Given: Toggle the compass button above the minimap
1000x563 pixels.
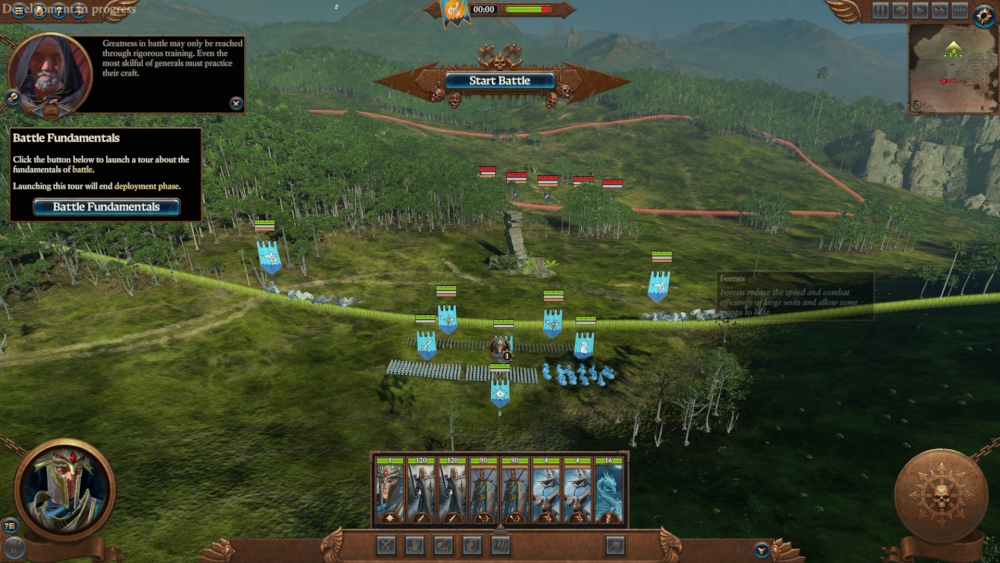Looking at the screenshot, I should tap(987, 13).
